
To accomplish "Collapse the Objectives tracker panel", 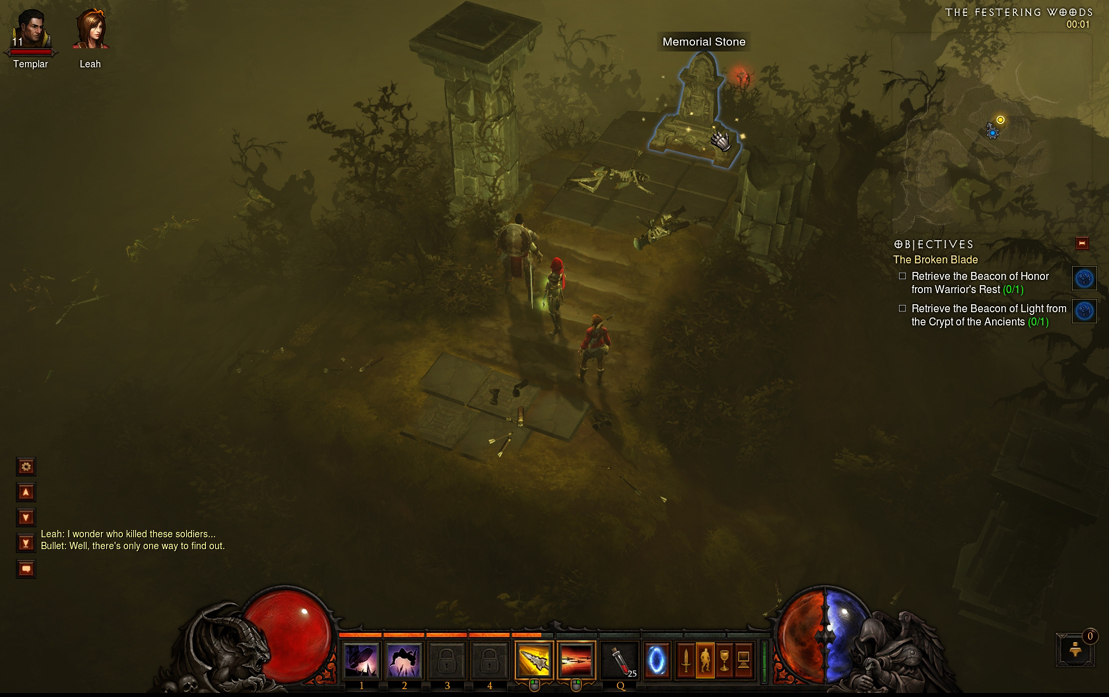I will (1081, 243).
